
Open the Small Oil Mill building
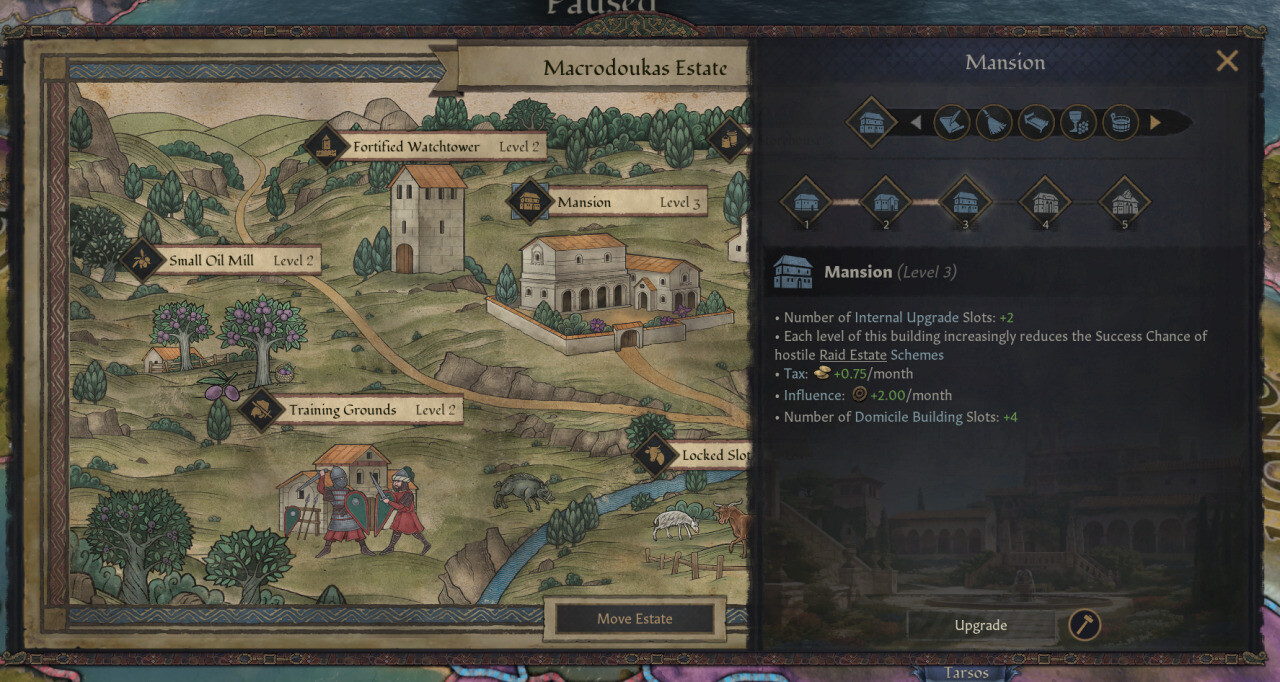[x=211, y=261]
